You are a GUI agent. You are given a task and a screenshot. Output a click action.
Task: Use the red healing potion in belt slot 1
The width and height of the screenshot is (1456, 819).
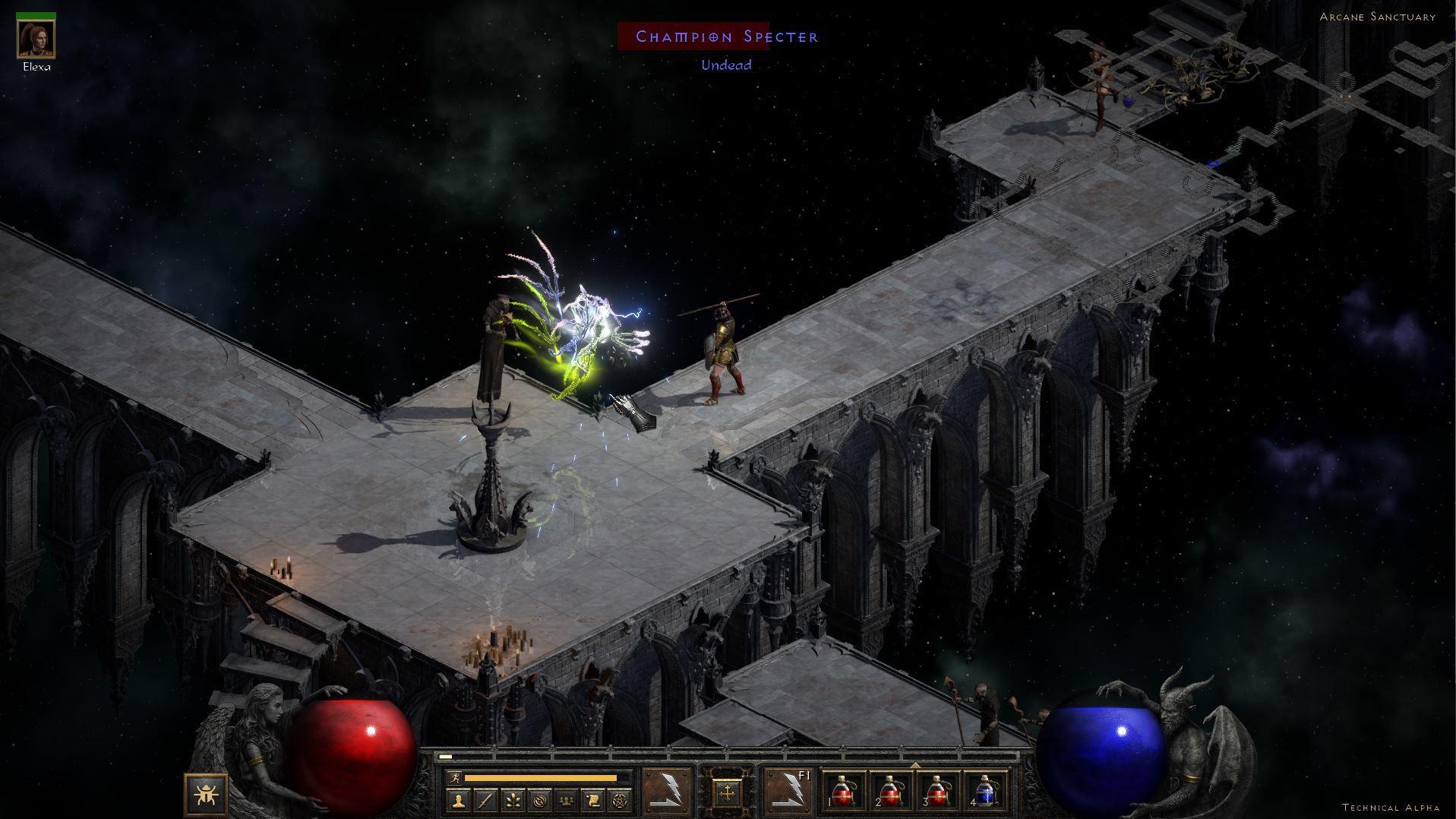845,792
